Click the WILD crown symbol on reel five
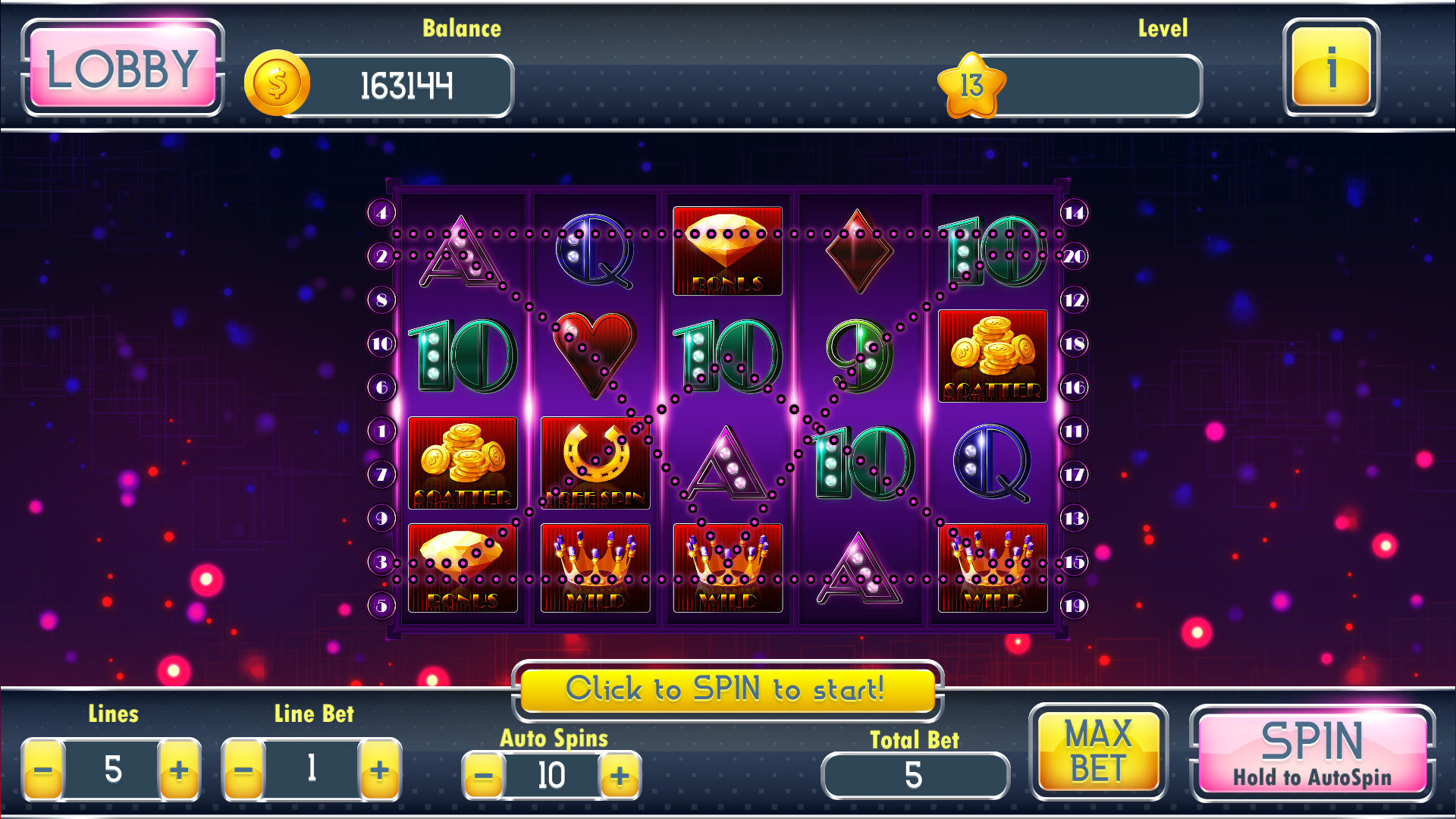 point(992,569)
